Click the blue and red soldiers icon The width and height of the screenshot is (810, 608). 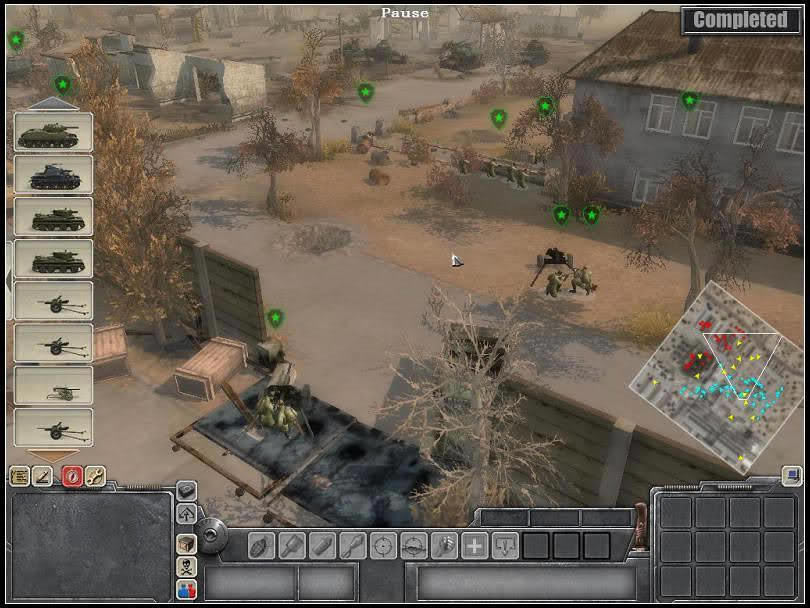pyautogui.click(x=187, y=590)
